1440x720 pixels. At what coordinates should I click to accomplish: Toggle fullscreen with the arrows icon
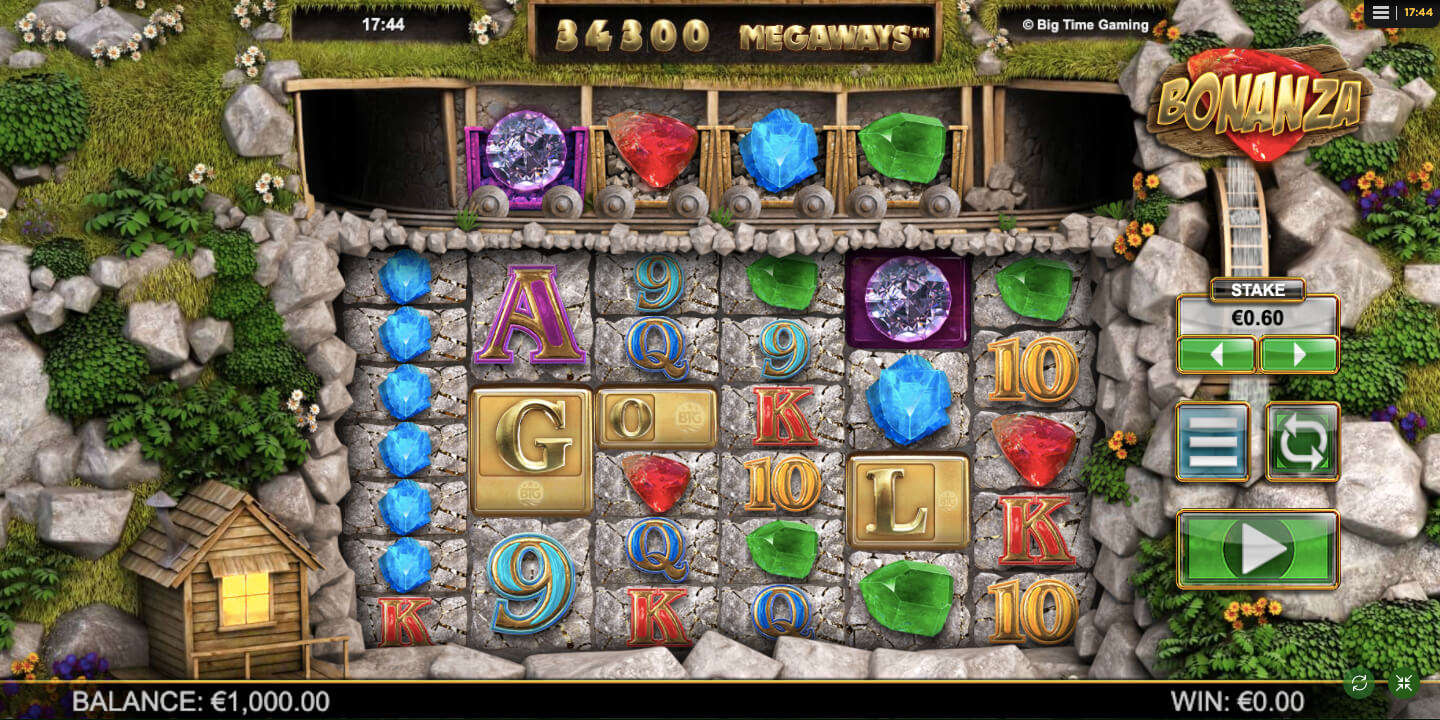tap(1404, 684)
